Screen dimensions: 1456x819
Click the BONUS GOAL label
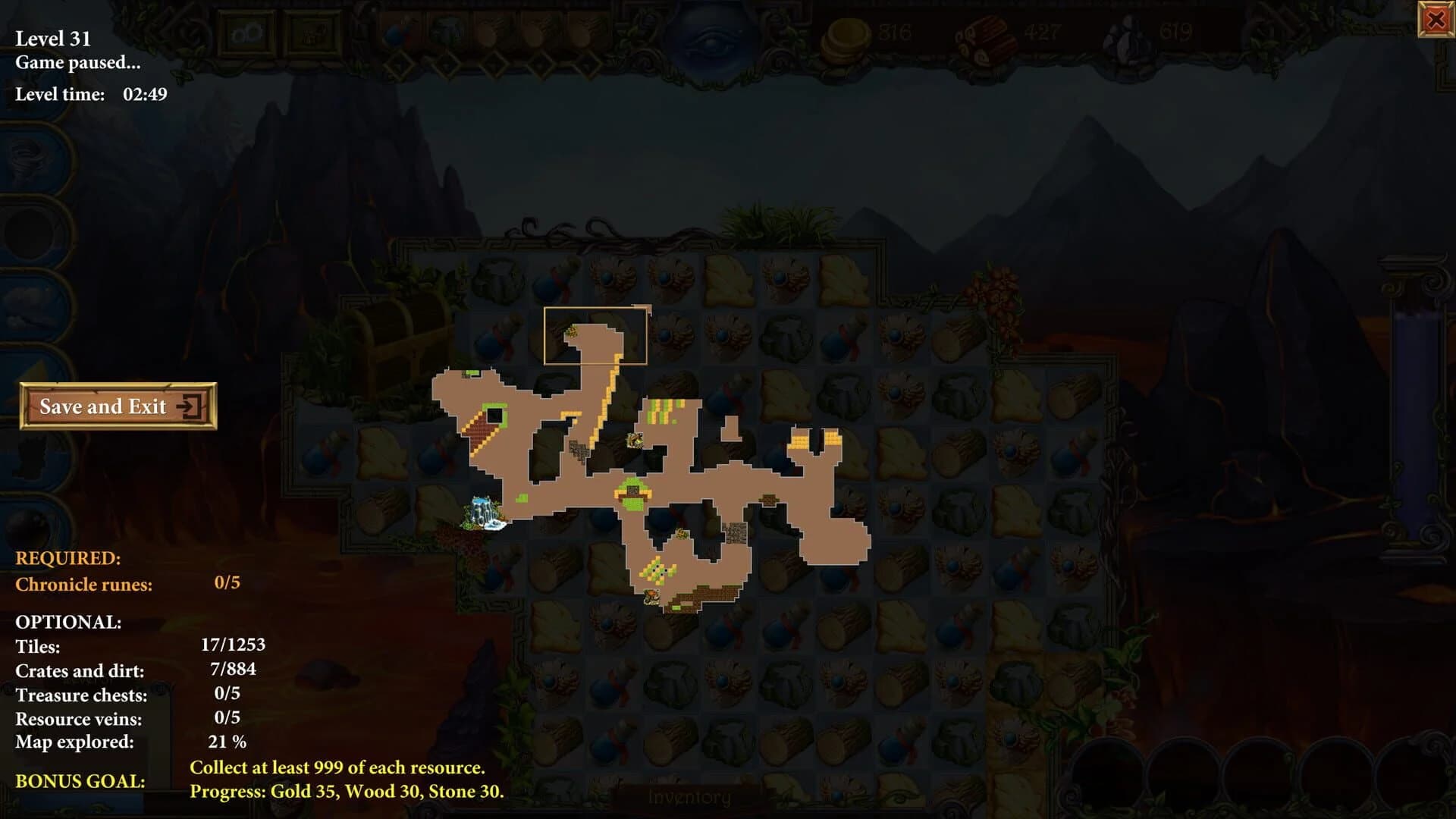pos(80,781)
